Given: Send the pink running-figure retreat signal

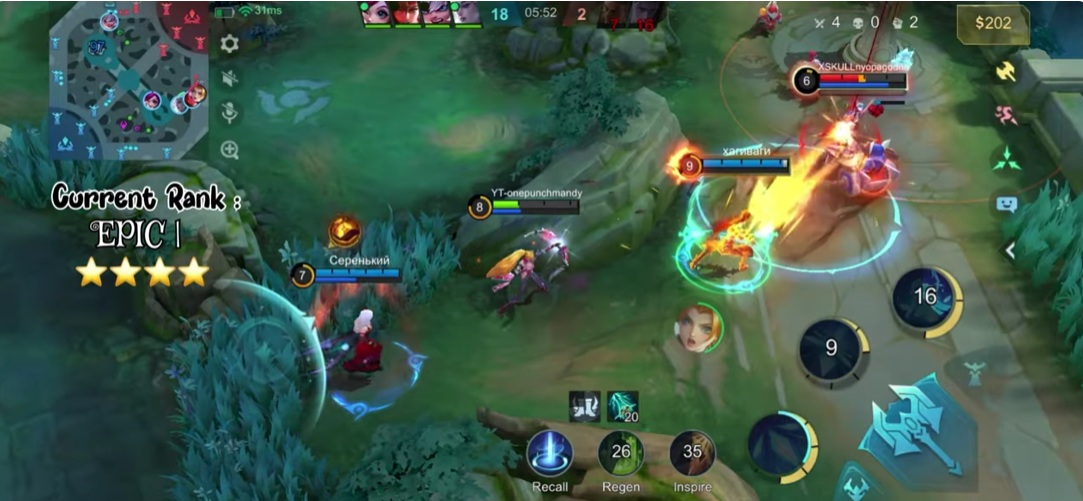Looking at the screenshot, I should tap(1006, 114).
